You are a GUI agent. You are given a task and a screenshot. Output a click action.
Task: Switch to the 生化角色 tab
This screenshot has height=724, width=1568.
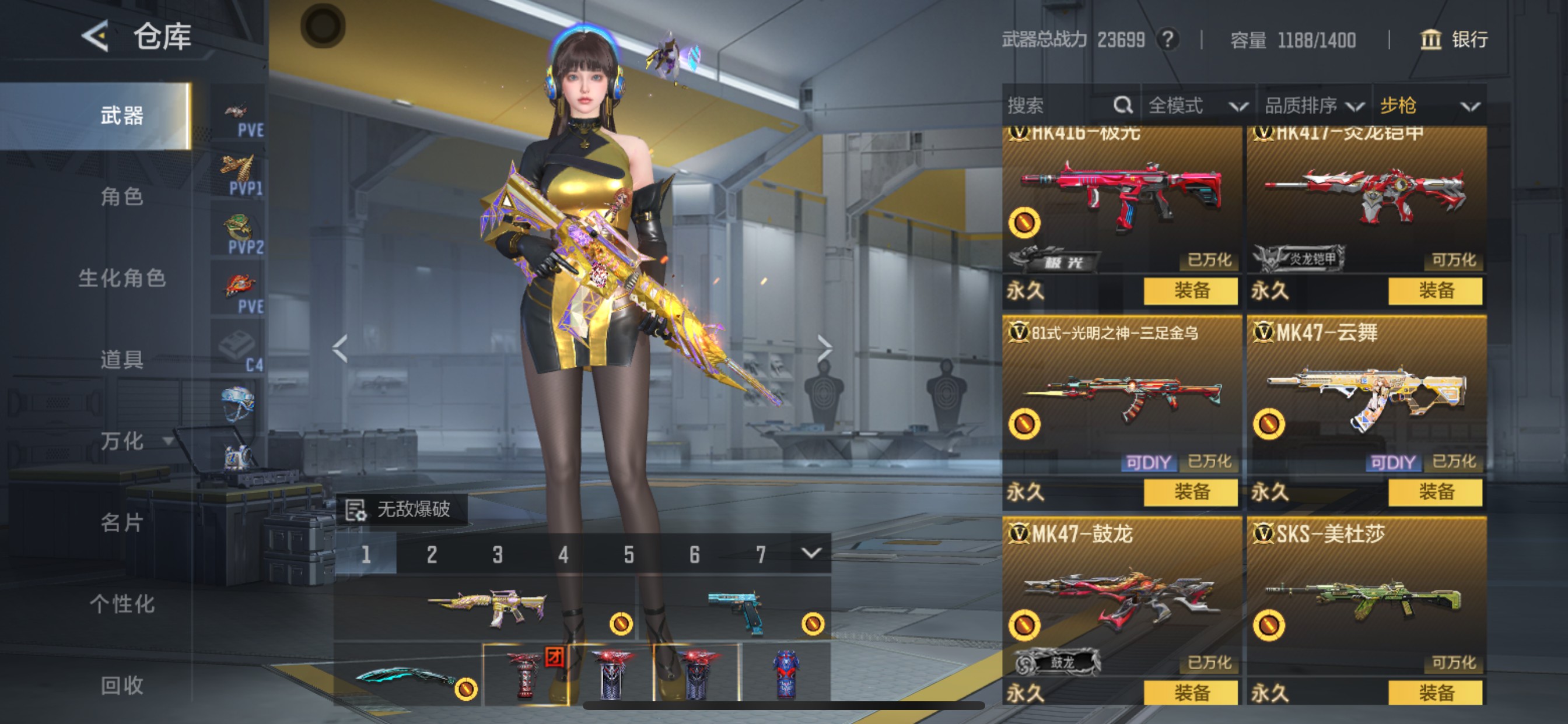pyautogui.click(x=122, y=278)
